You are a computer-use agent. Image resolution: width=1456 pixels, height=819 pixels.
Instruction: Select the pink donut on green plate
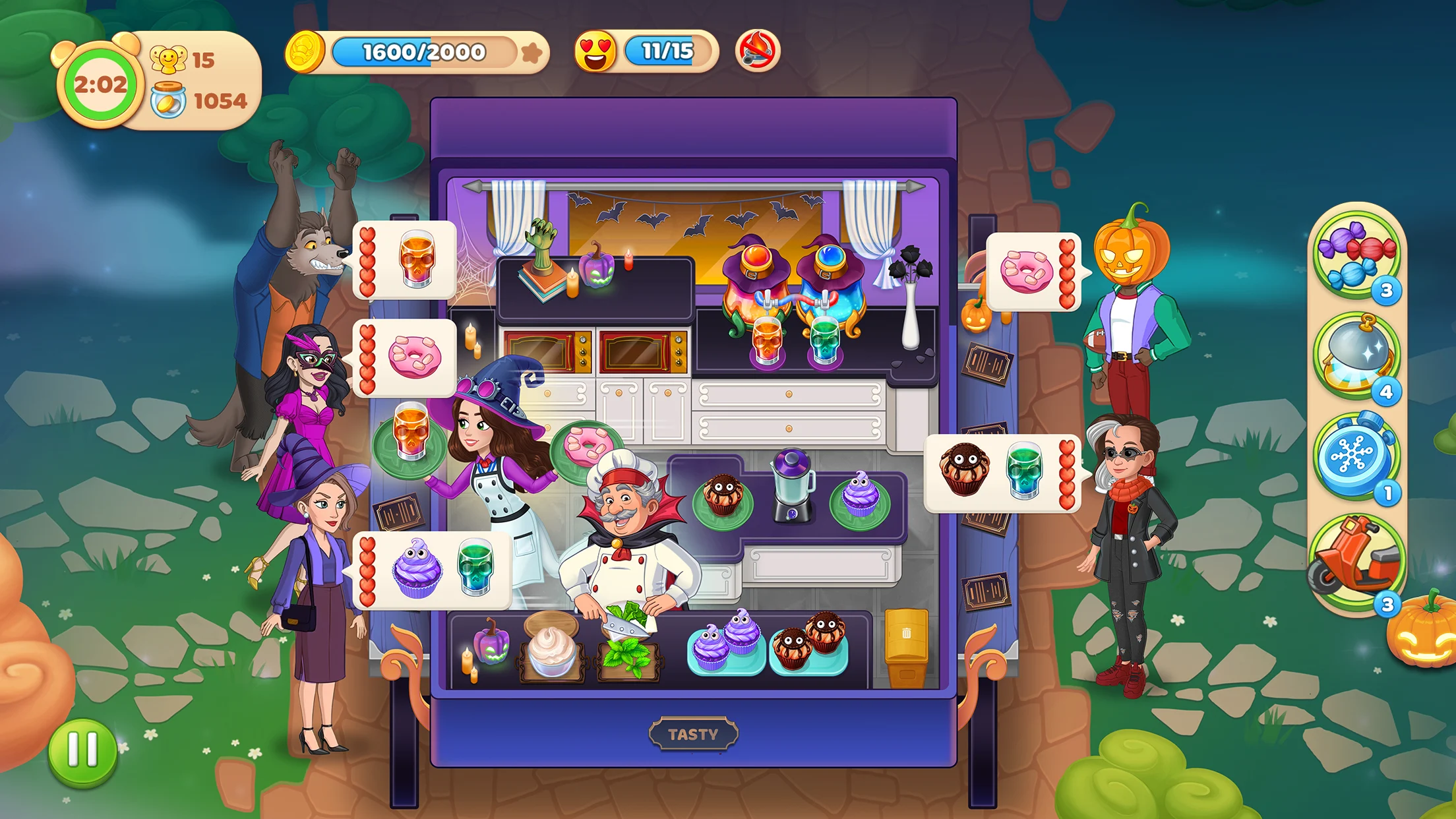click(585, 446)
